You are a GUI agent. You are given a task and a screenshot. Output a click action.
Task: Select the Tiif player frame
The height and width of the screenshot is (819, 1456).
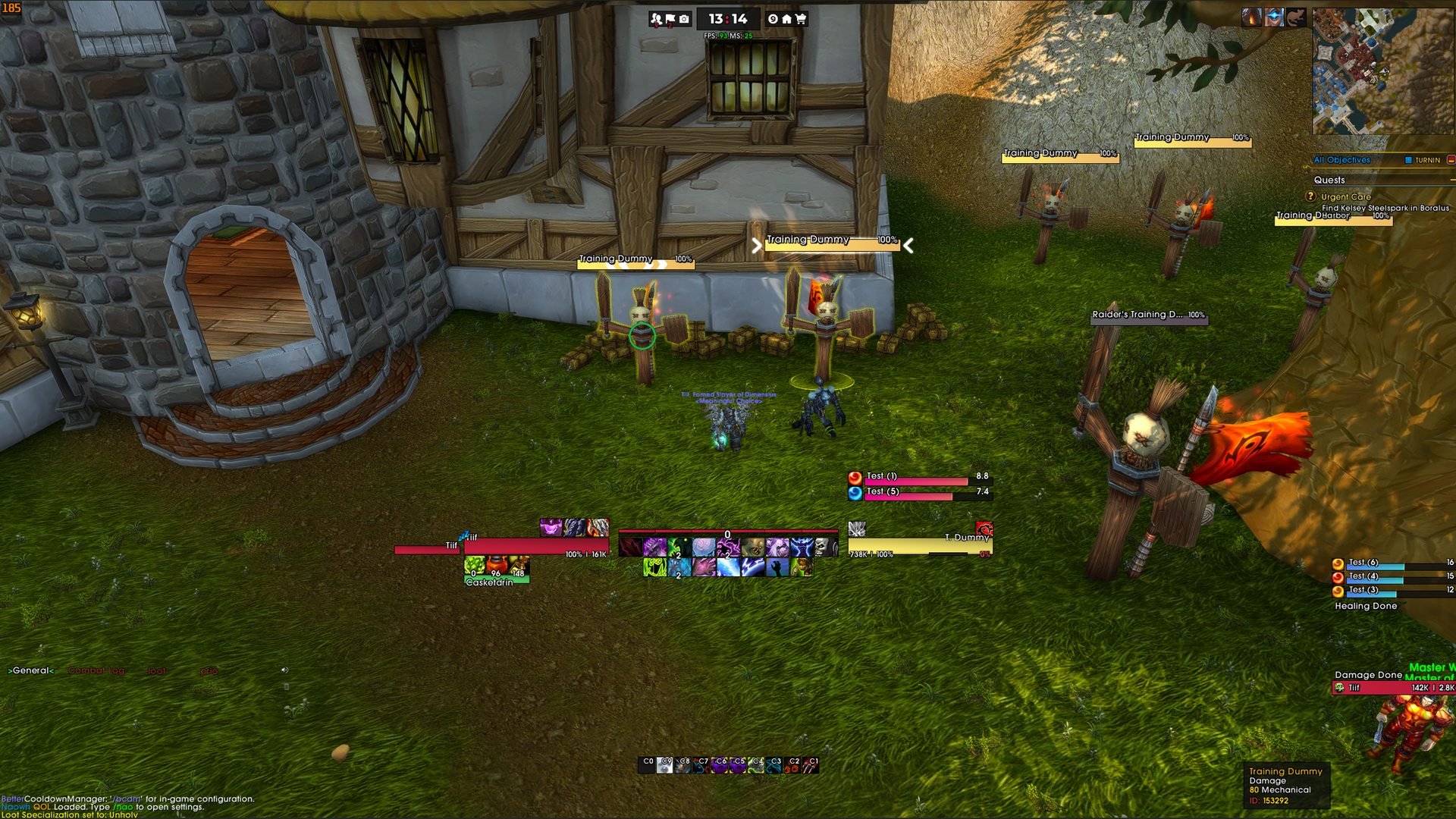tap(535, 546)
